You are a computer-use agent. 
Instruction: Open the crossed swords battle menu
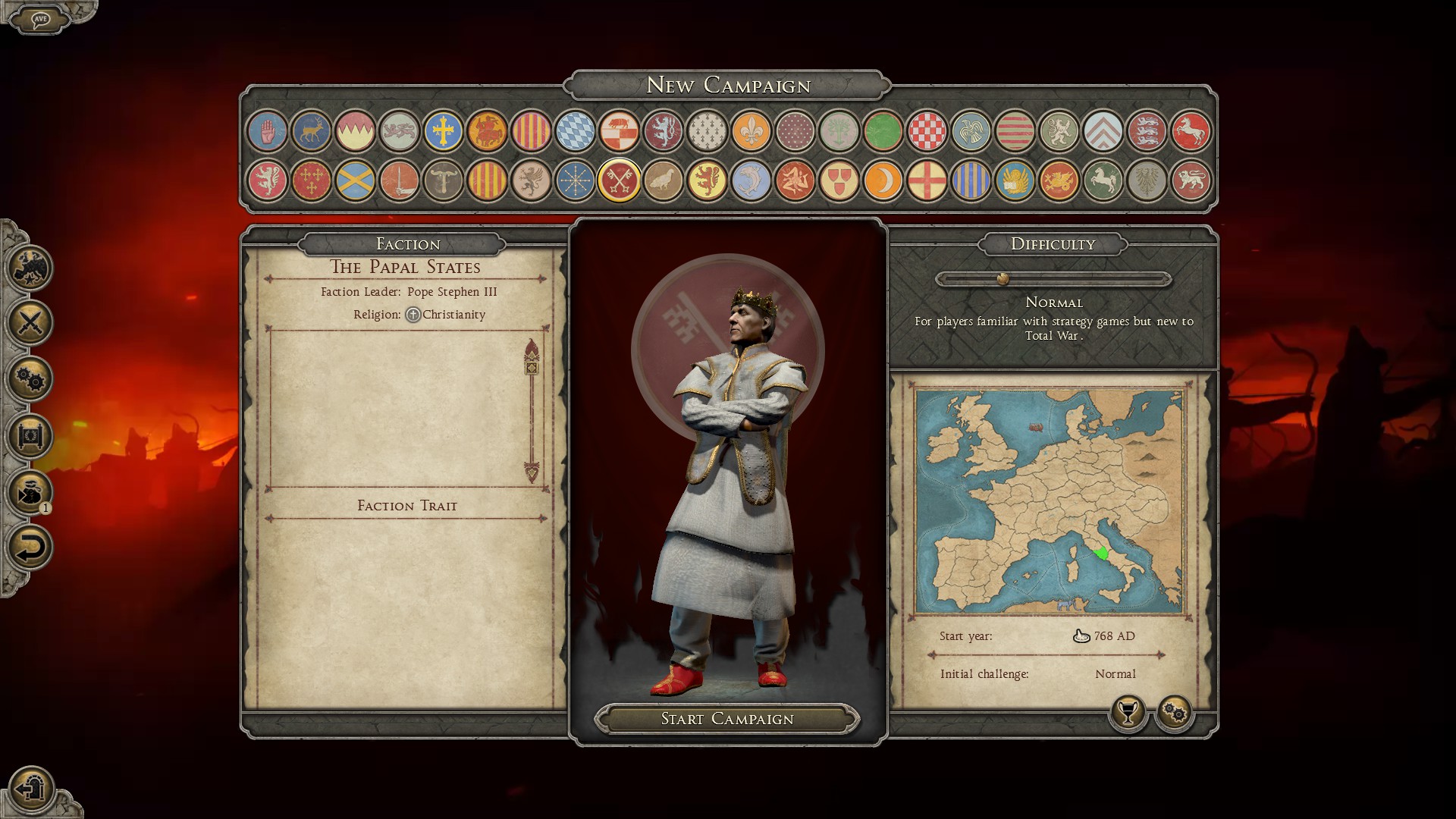tap(30, 323)
